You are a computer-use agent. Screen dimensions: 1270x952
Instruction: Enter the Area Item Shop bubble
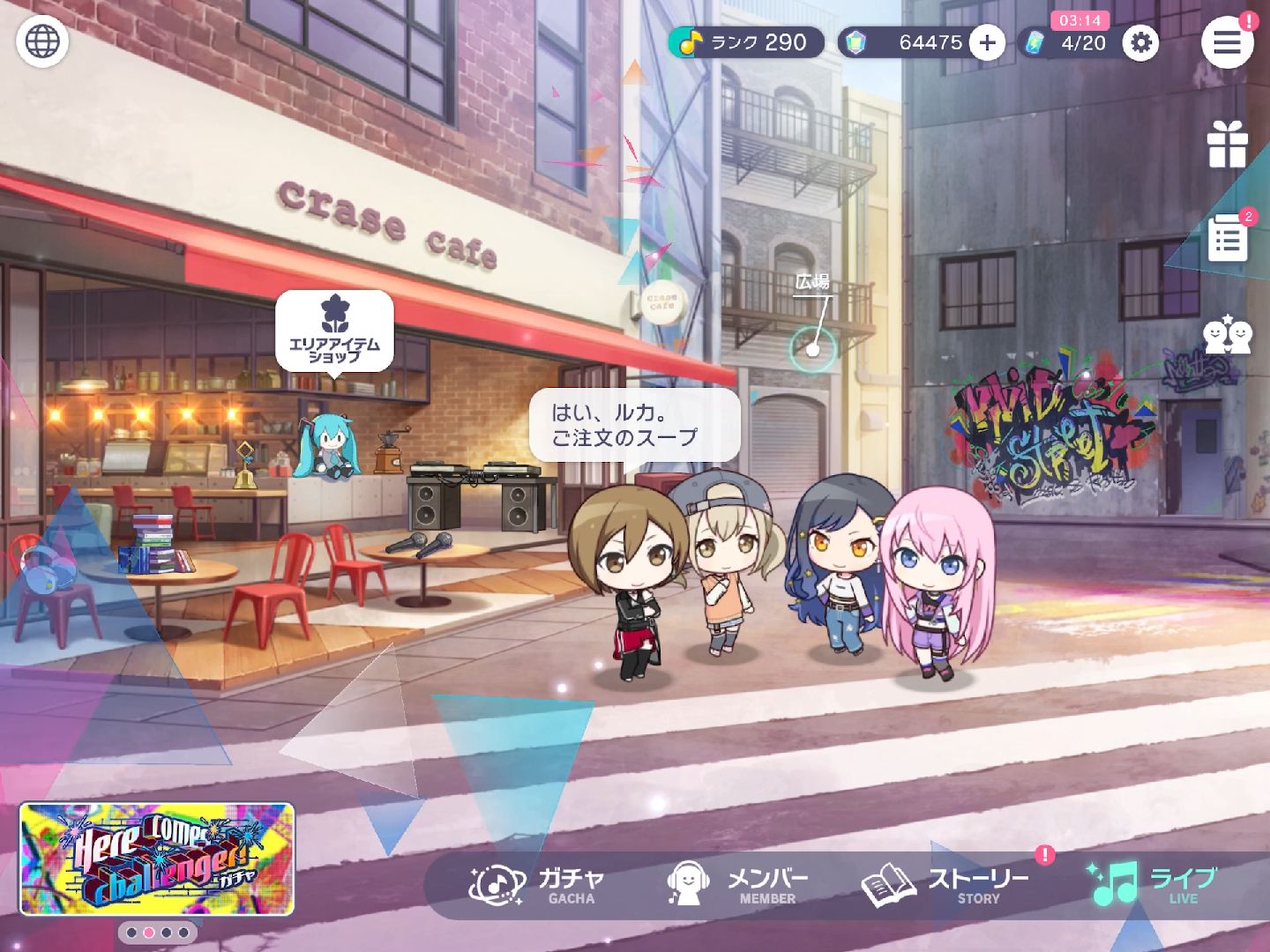pos(334,331)
